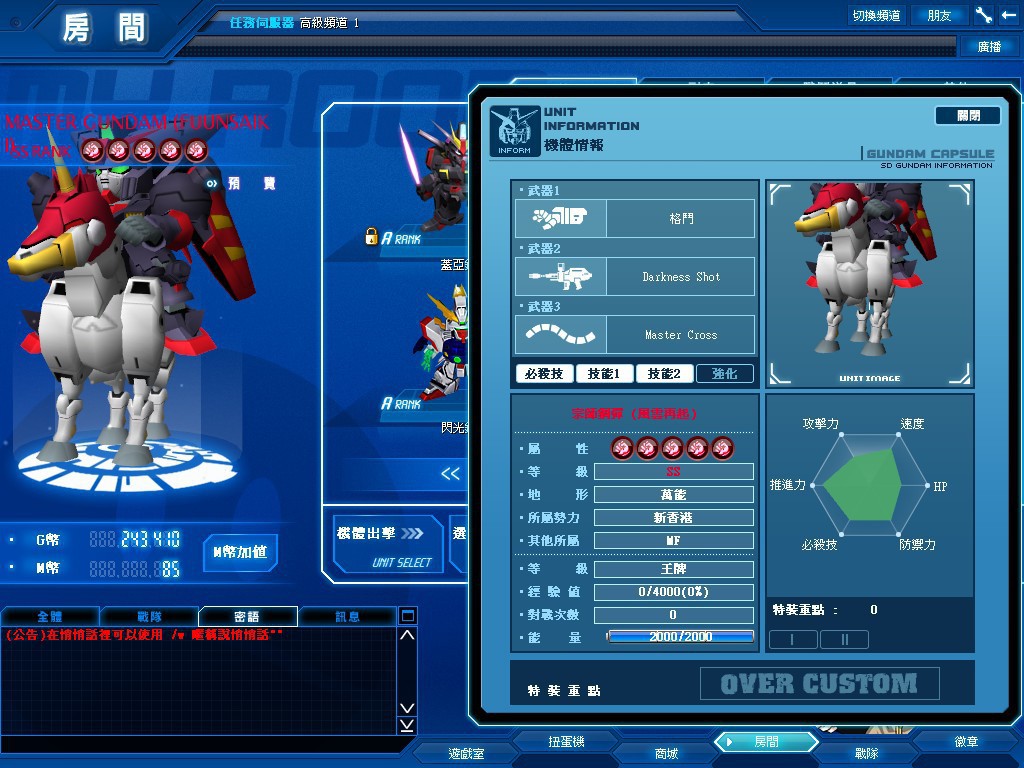Enter the 遊戲室 game lobby
Image resolution: width=1024 pixels, height=768 pixels.
pos(466,753)
